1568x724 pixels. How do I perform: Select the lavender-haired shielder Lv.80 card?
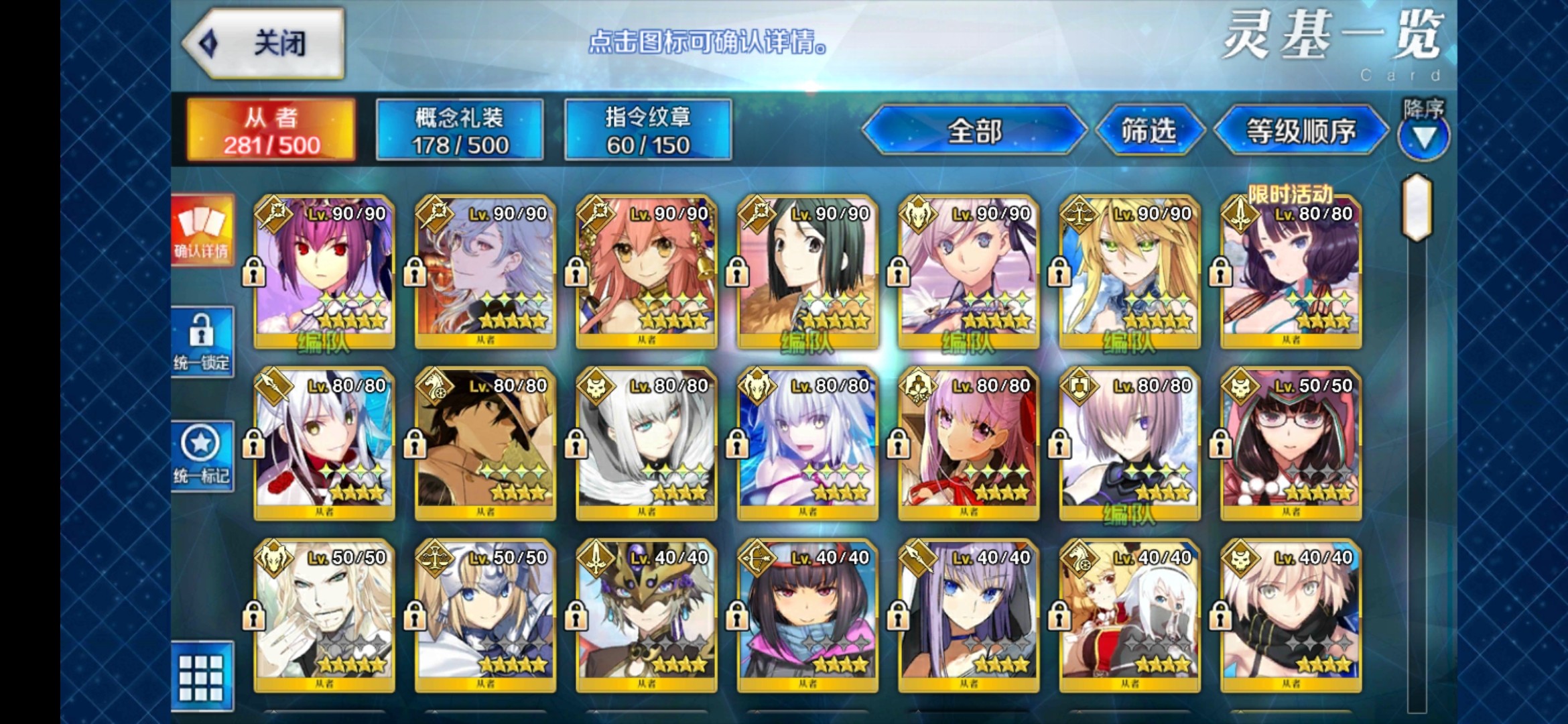click(x=1130, y=444)
